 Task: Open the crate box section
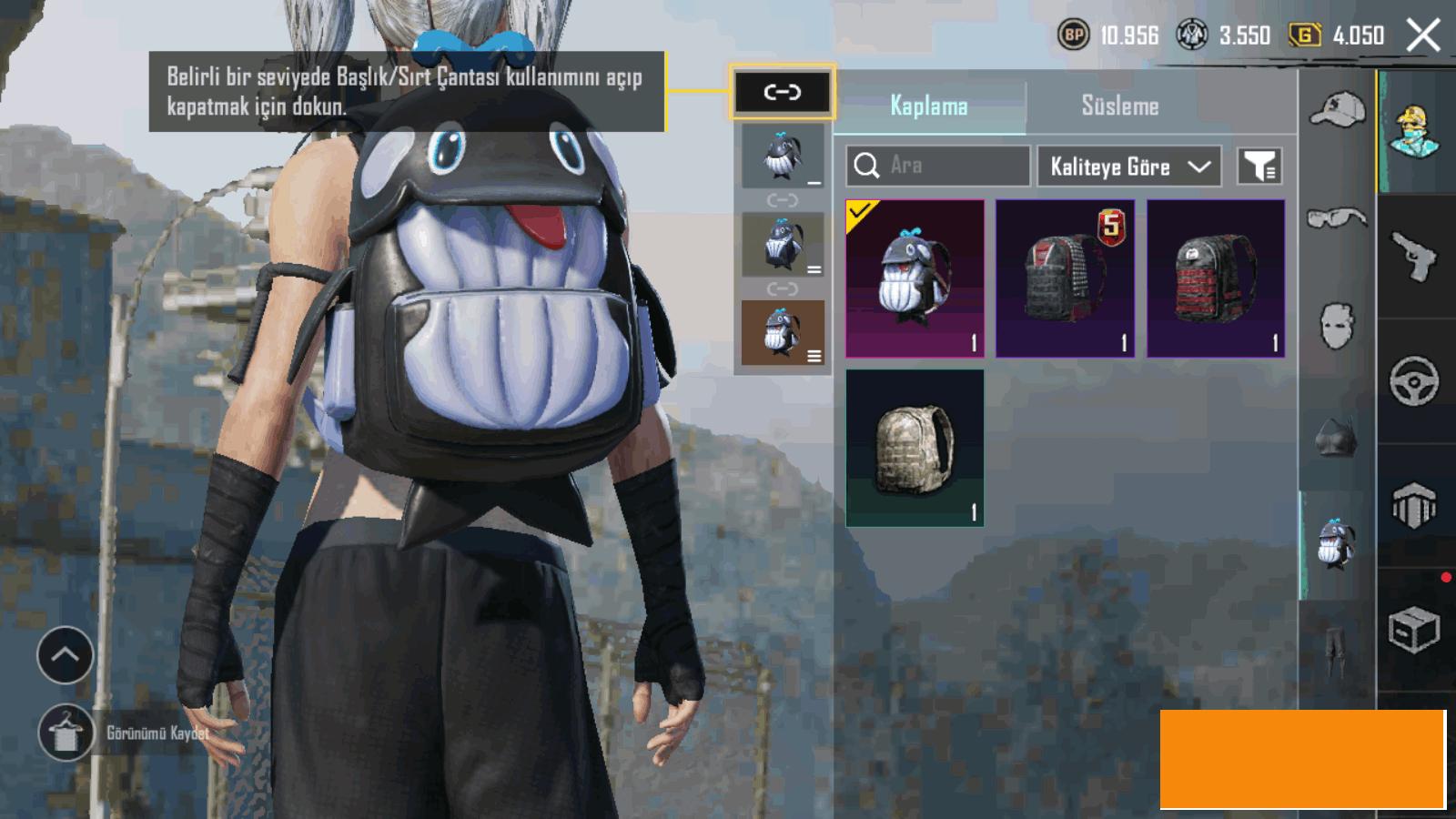coord(1415,630)
